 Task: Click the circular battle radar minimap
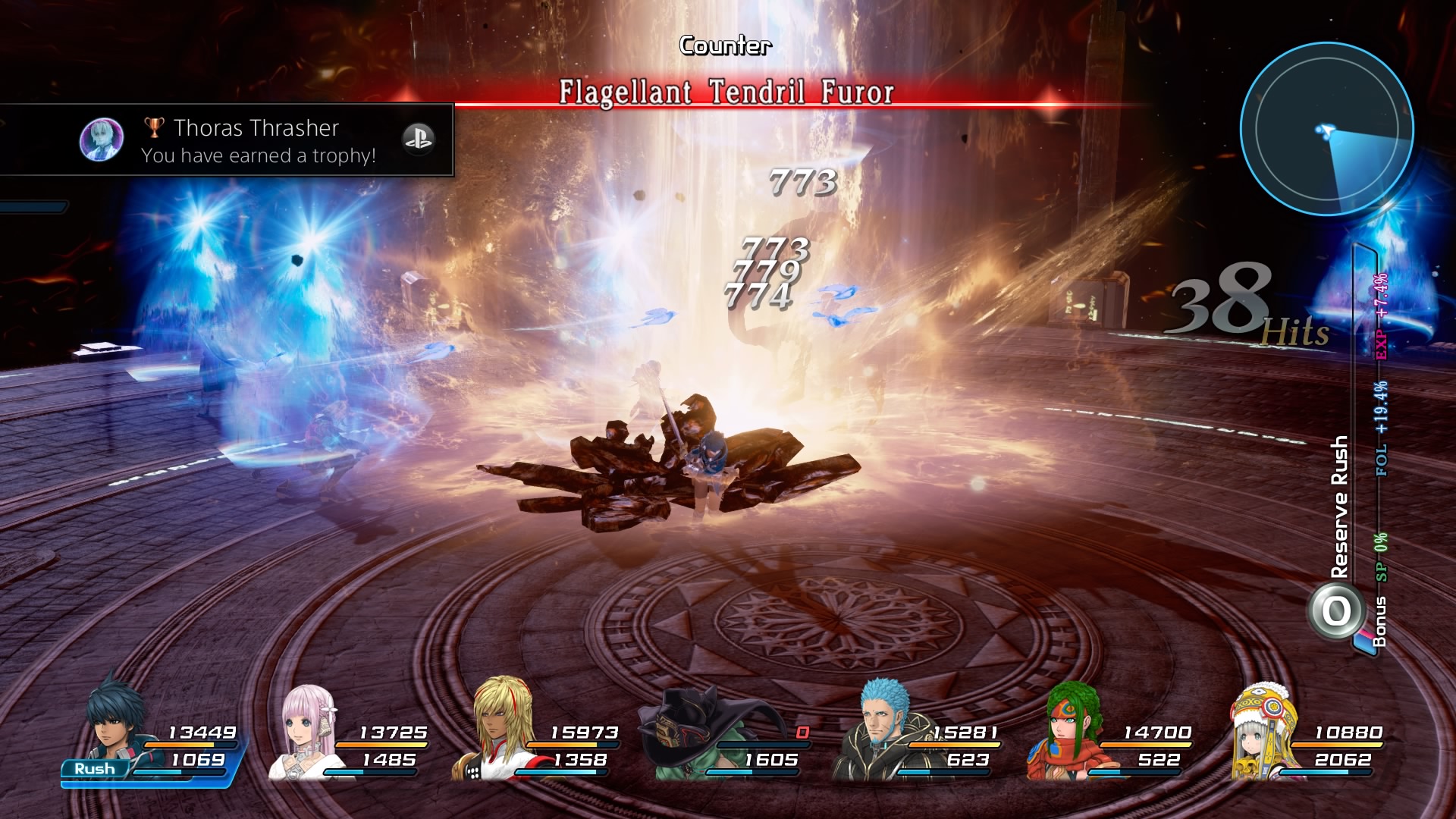click(1326, 129)
